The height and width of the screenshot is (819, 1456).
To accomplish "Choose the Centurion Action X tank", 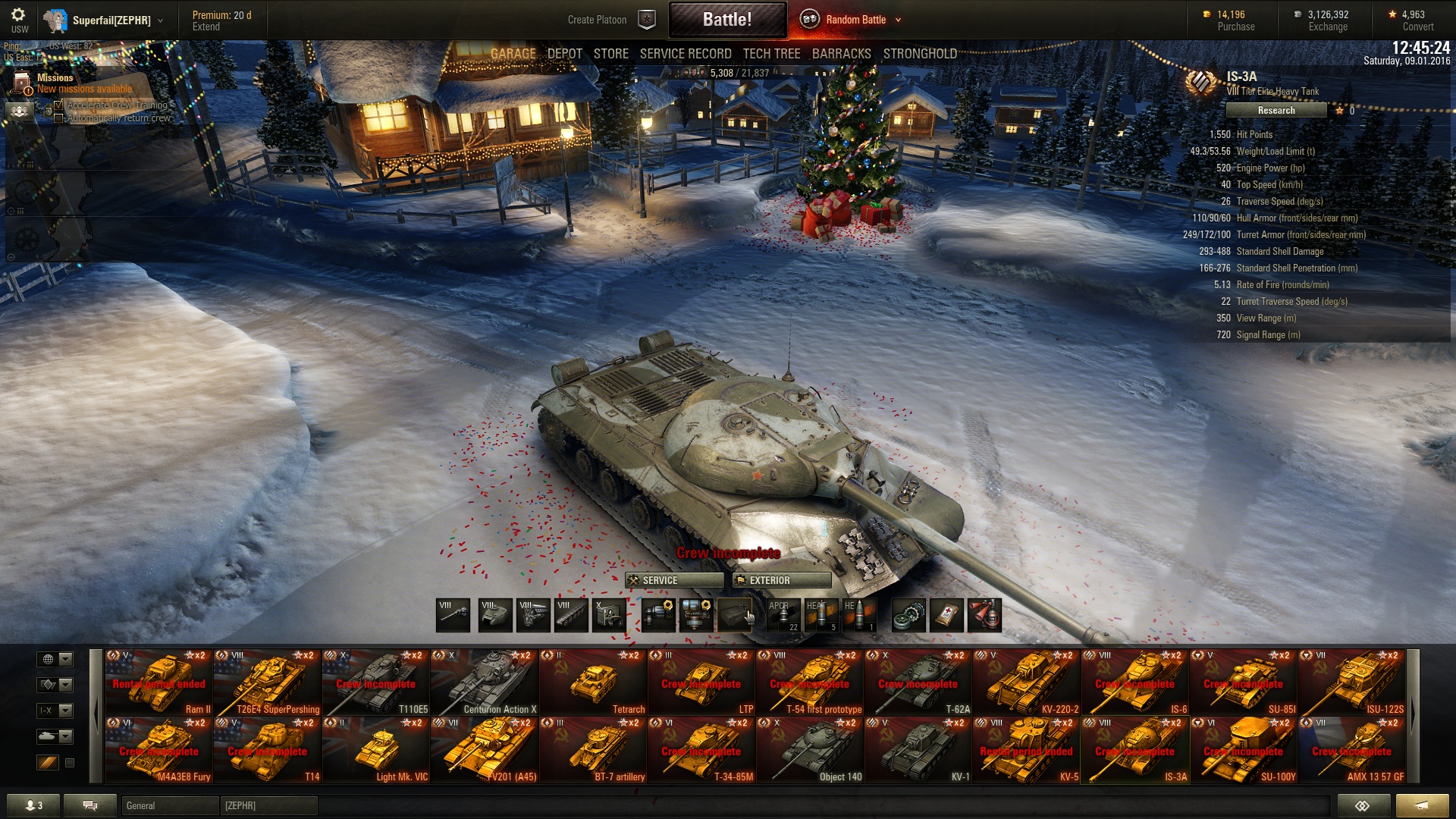I will tap(484, 682).
